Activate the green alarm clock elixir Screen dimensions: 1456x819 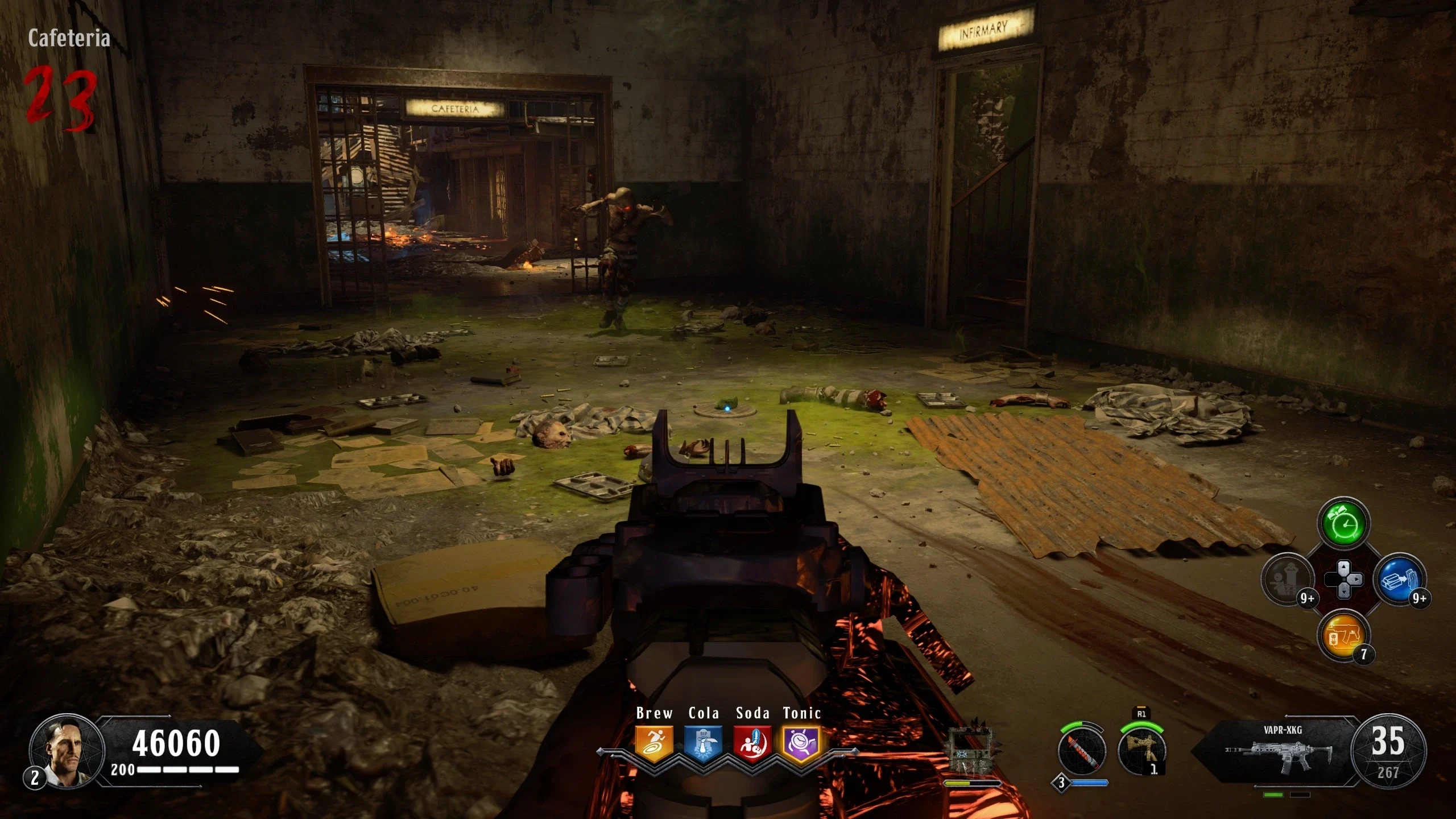[1343, 523]
